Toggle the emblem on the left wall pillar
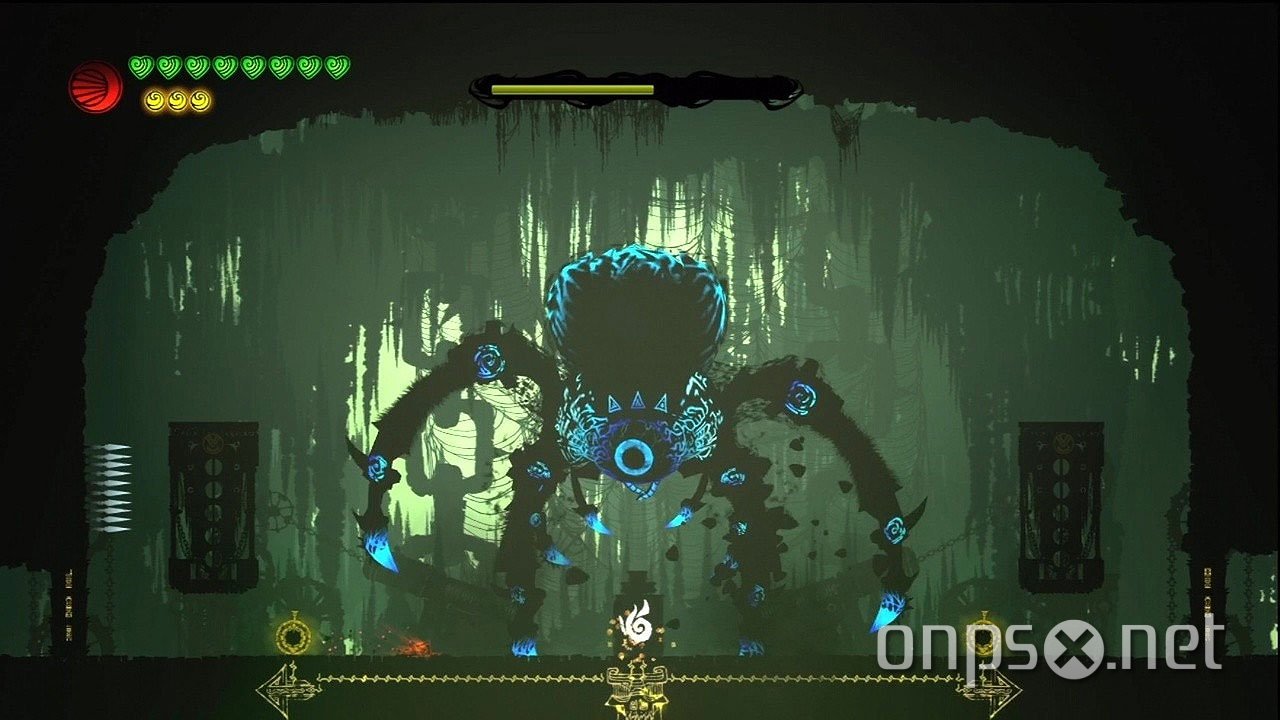This screenshot has width=1280, height=720. point(215,445)
